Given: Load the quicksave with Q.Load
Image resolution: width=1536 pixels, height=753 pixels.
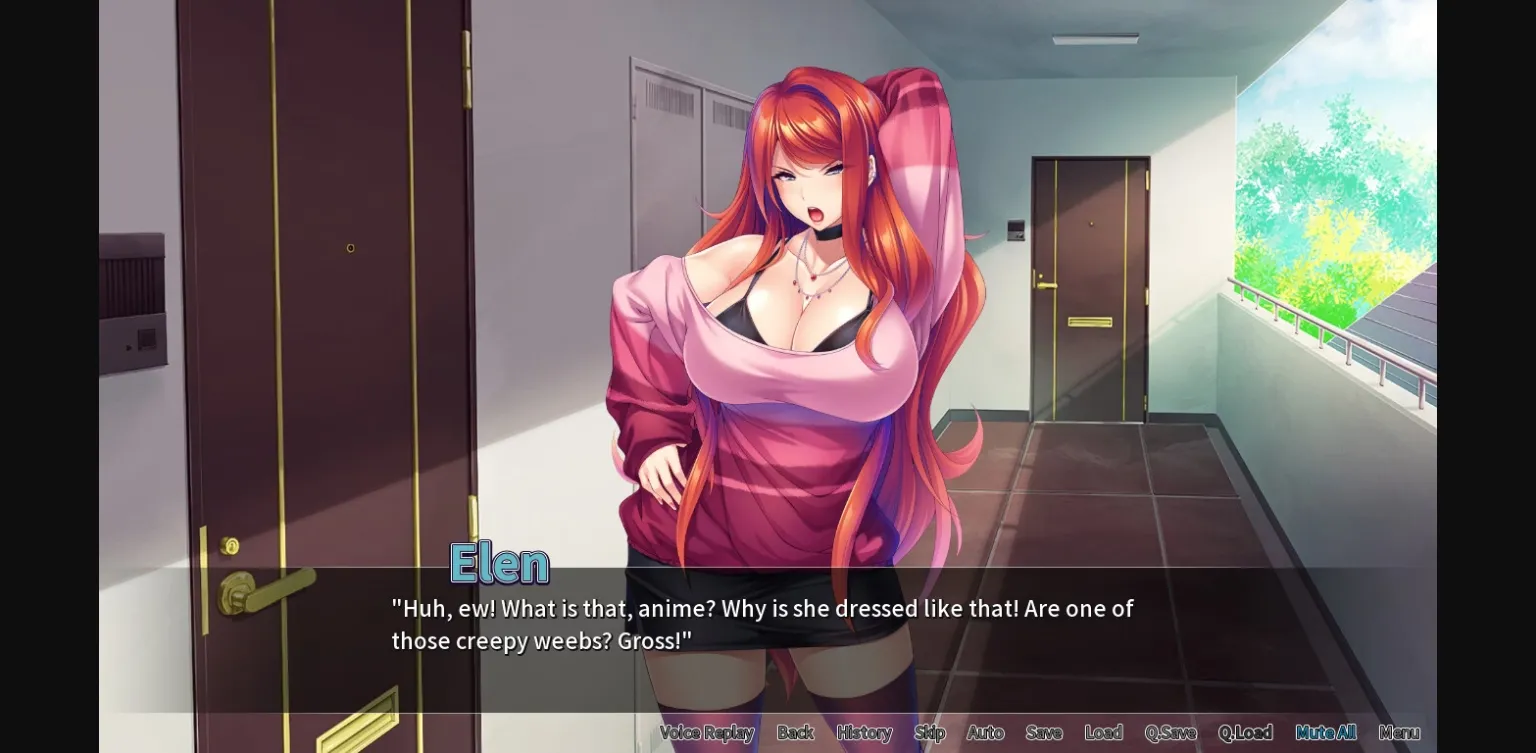Looking at the screenshot, I should [x=1248, y=732].
